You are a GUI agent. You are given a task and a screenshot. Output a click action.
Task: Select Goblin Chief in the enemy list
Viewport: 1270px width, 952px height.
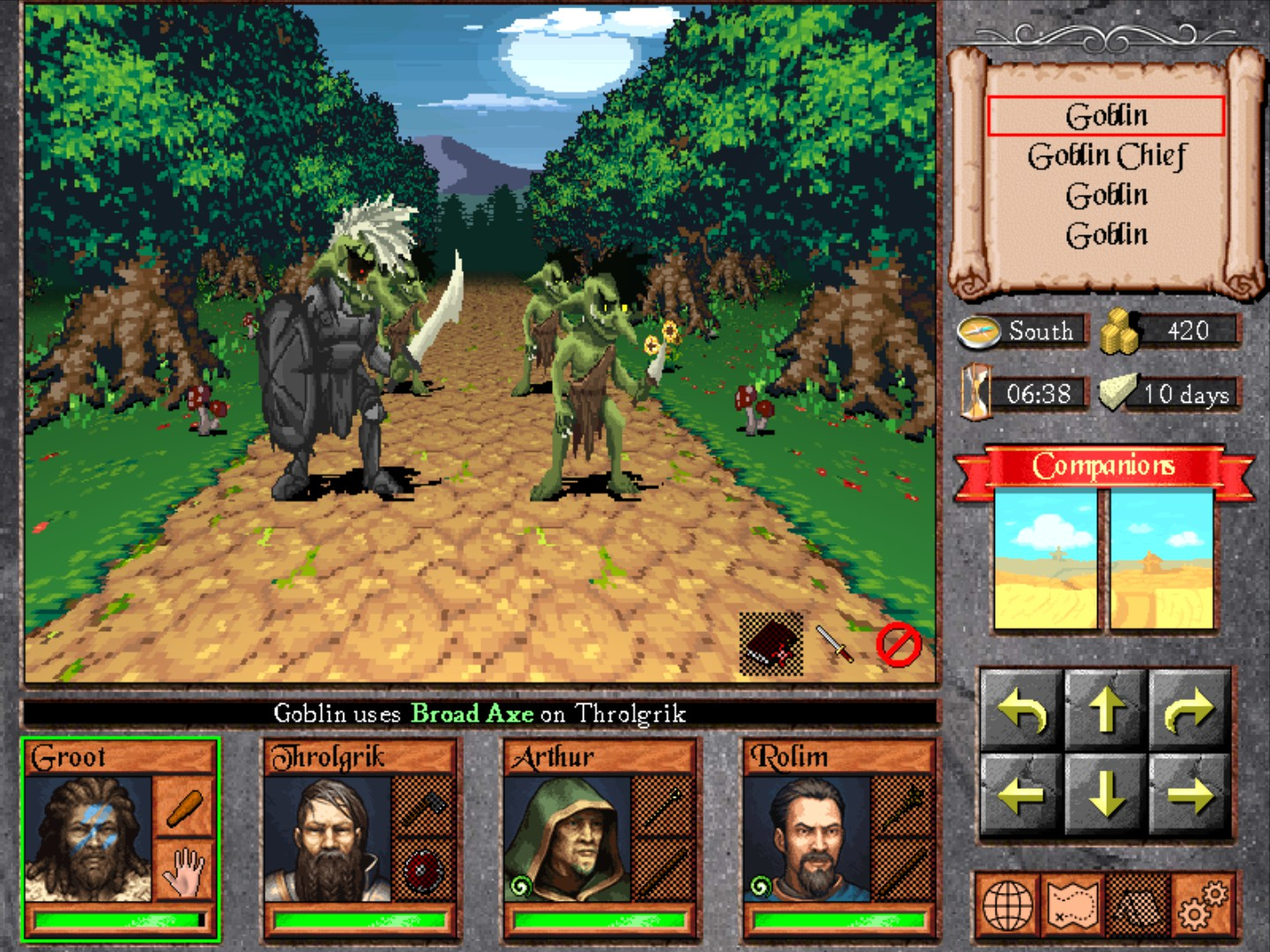point(1107,156)
